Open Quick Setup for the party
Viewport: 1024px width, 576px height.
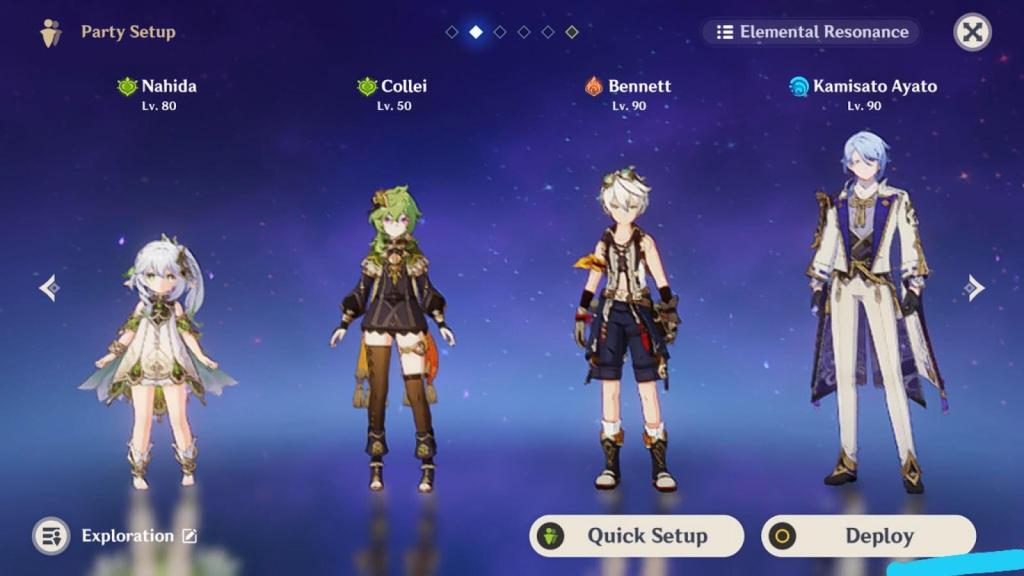(636, 536)
